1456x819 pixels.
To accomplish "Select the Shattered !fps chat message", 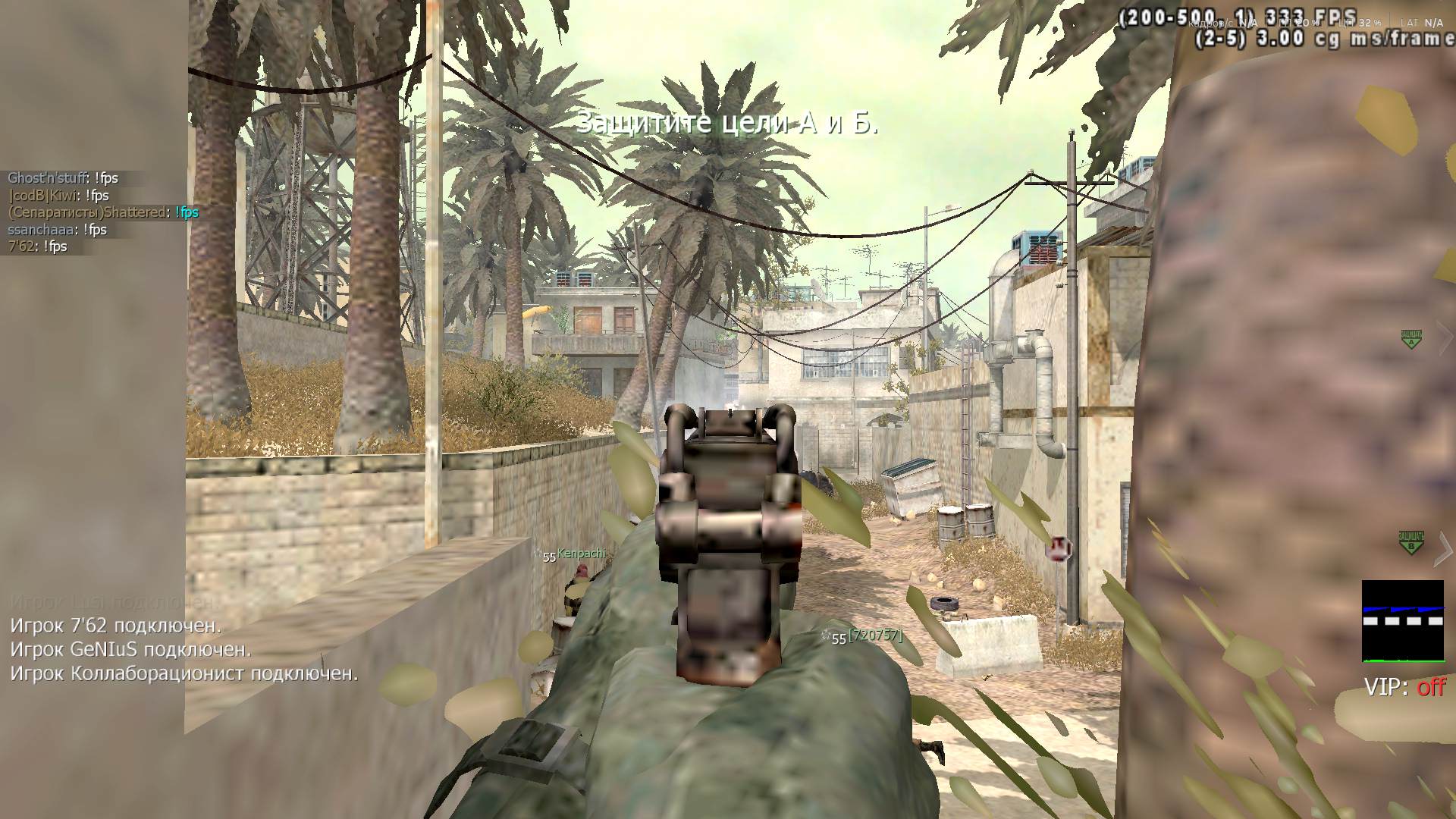I will pos(103,212).
